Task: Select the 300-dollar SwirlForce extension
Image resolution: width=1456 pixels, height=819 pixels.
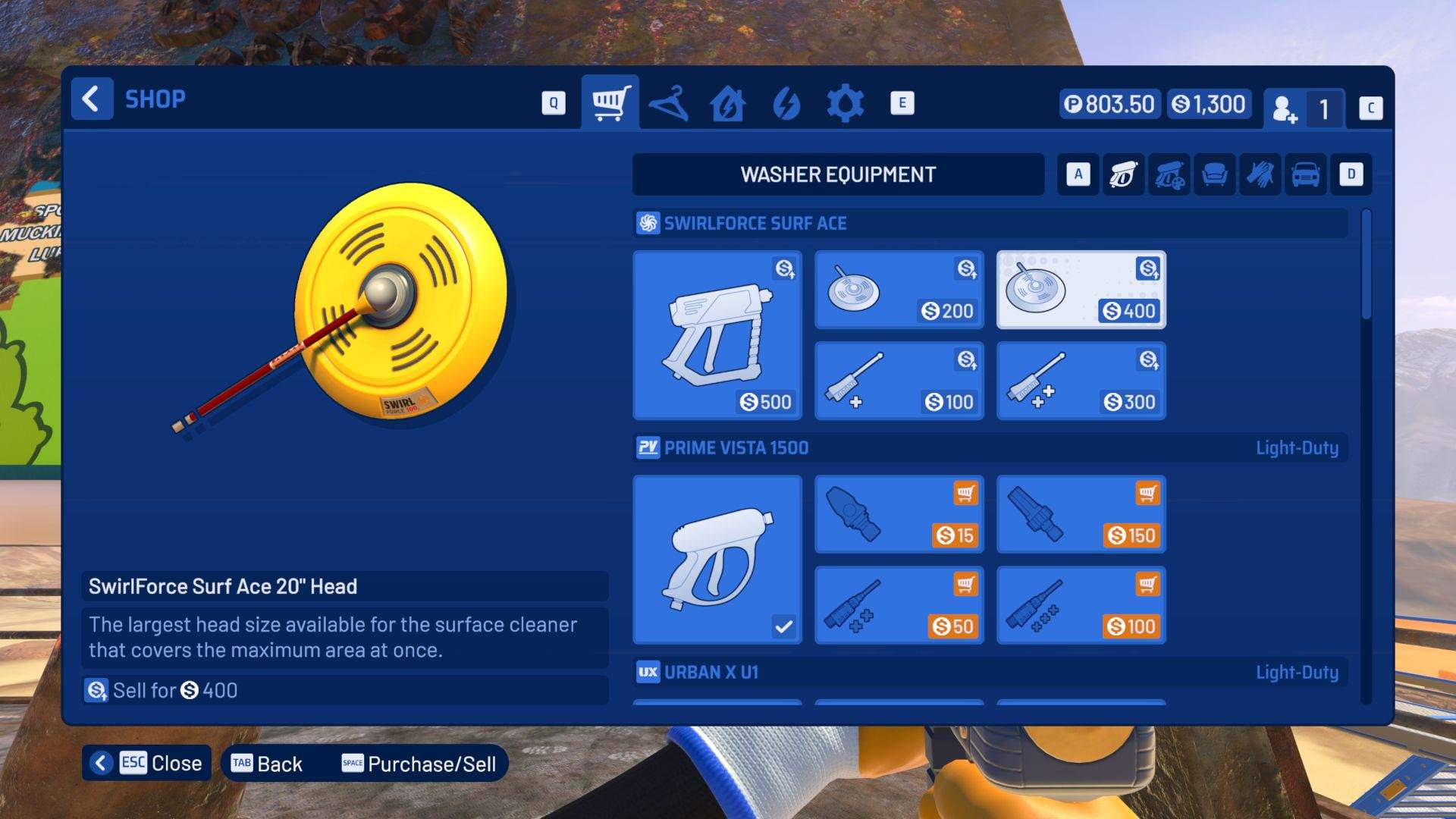Action: tap(1081, 379)
